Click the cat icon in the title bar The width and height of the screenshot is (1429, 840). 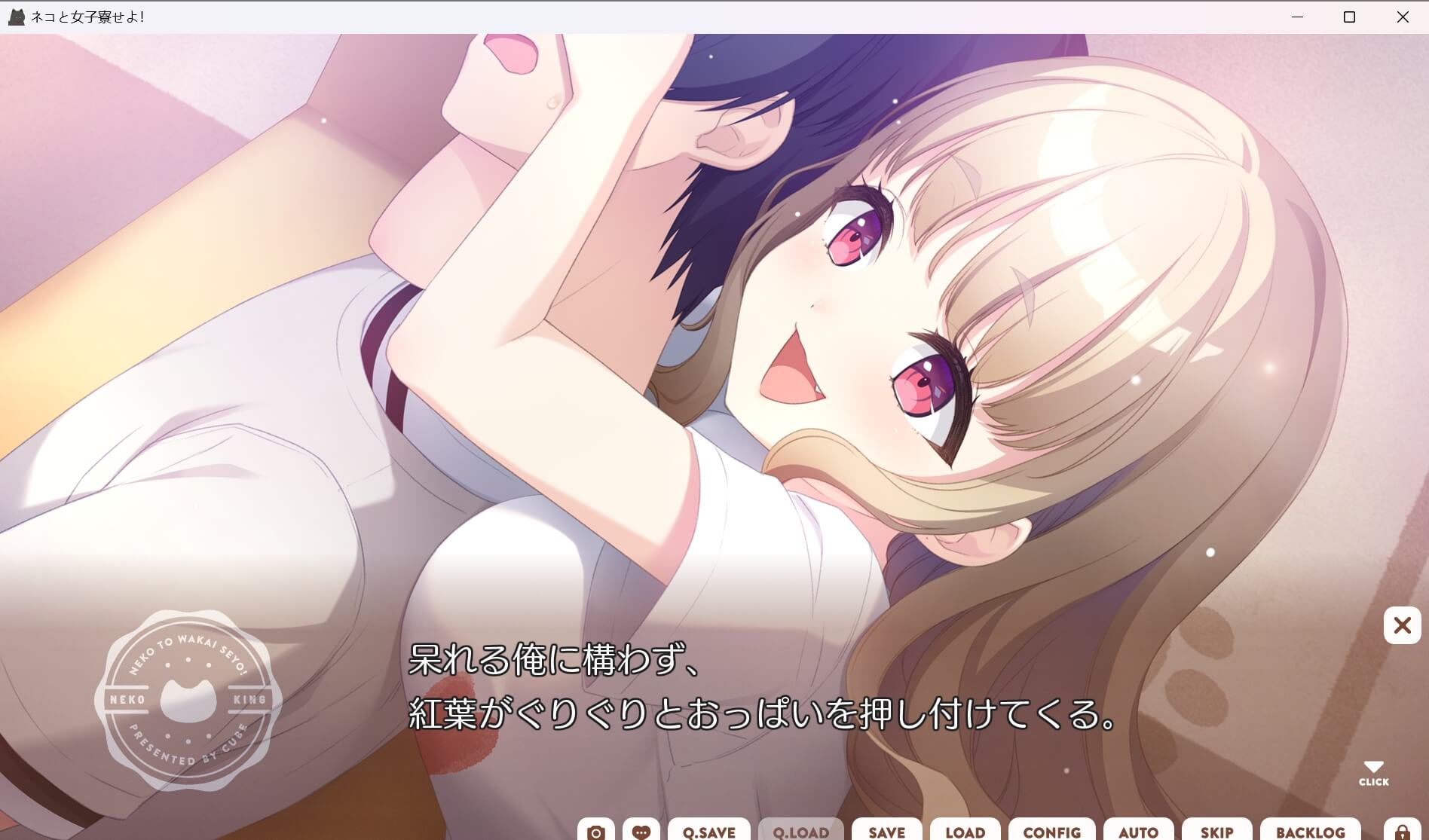[x=15, y=16]
